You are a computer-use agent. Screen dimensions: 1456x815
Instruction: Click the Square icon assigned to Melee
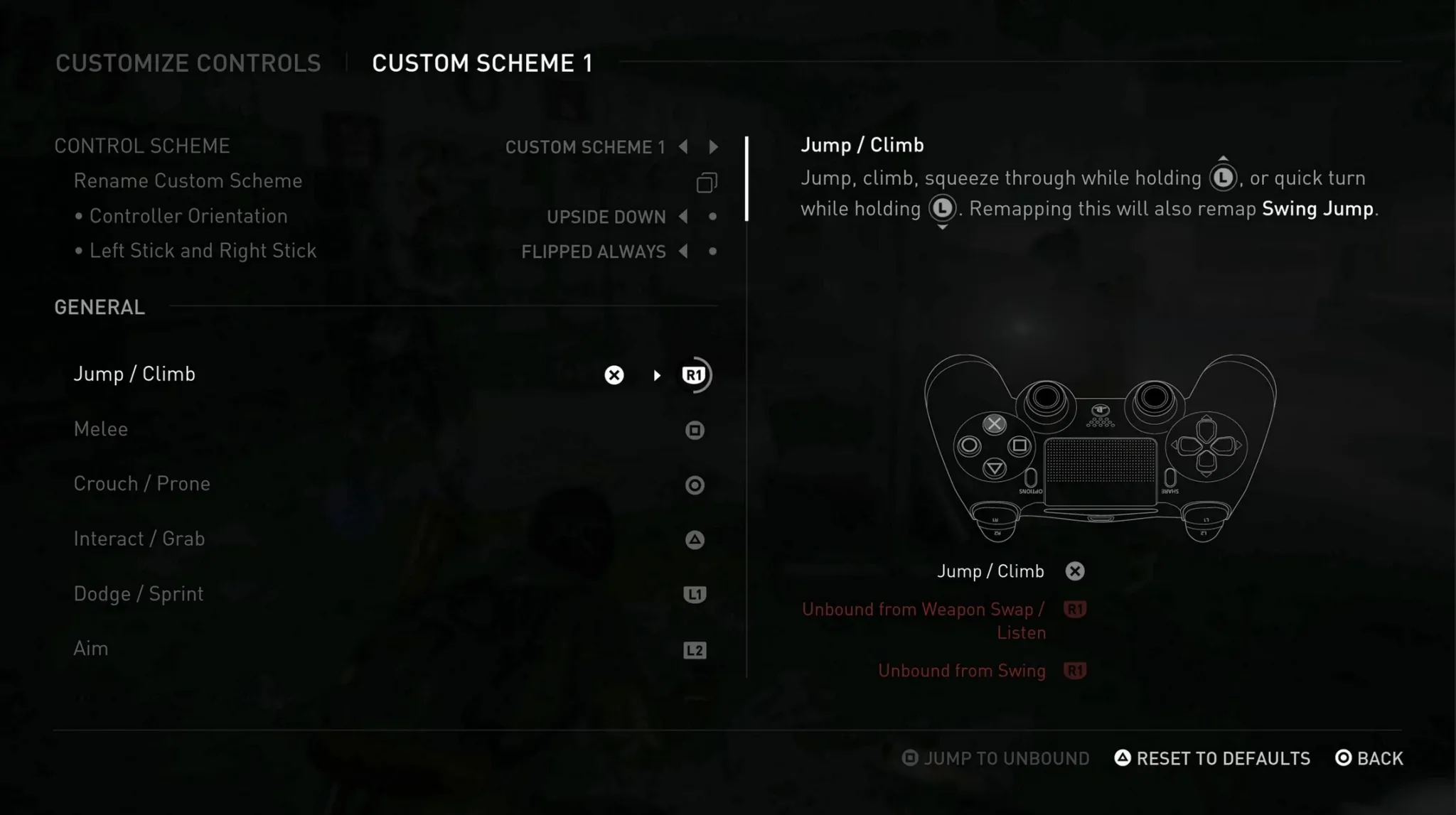[693, 430]
